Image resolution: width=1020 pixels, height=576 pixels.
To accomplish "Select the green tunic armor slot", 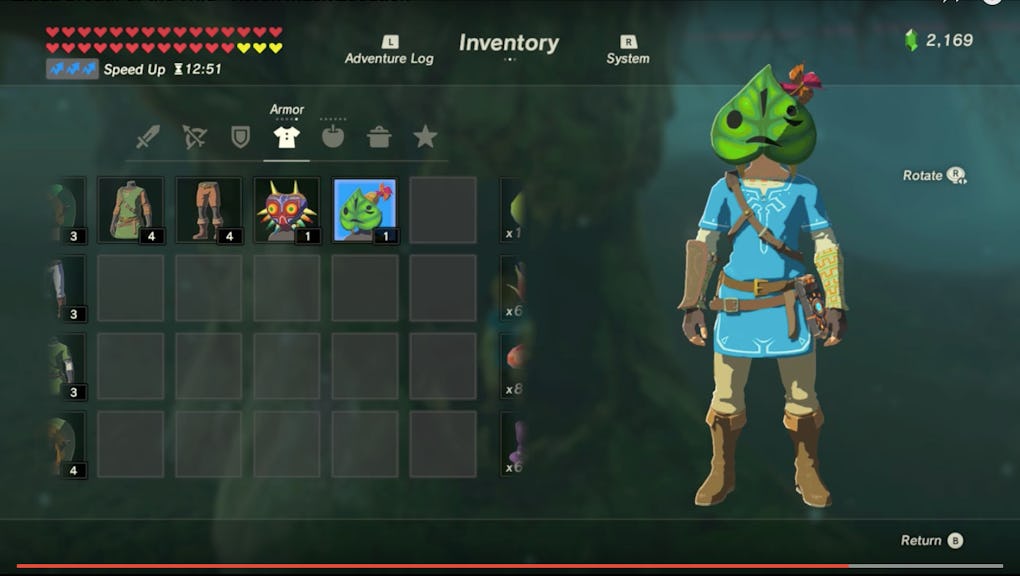I will point(131,210).
